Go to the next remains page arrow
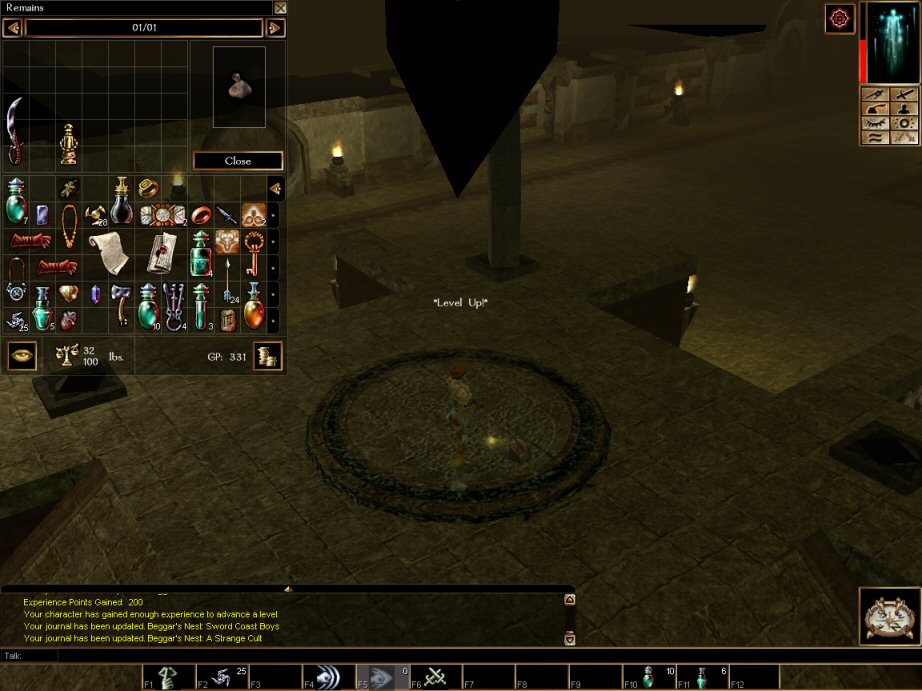922x691 pixels. [276, 28]
